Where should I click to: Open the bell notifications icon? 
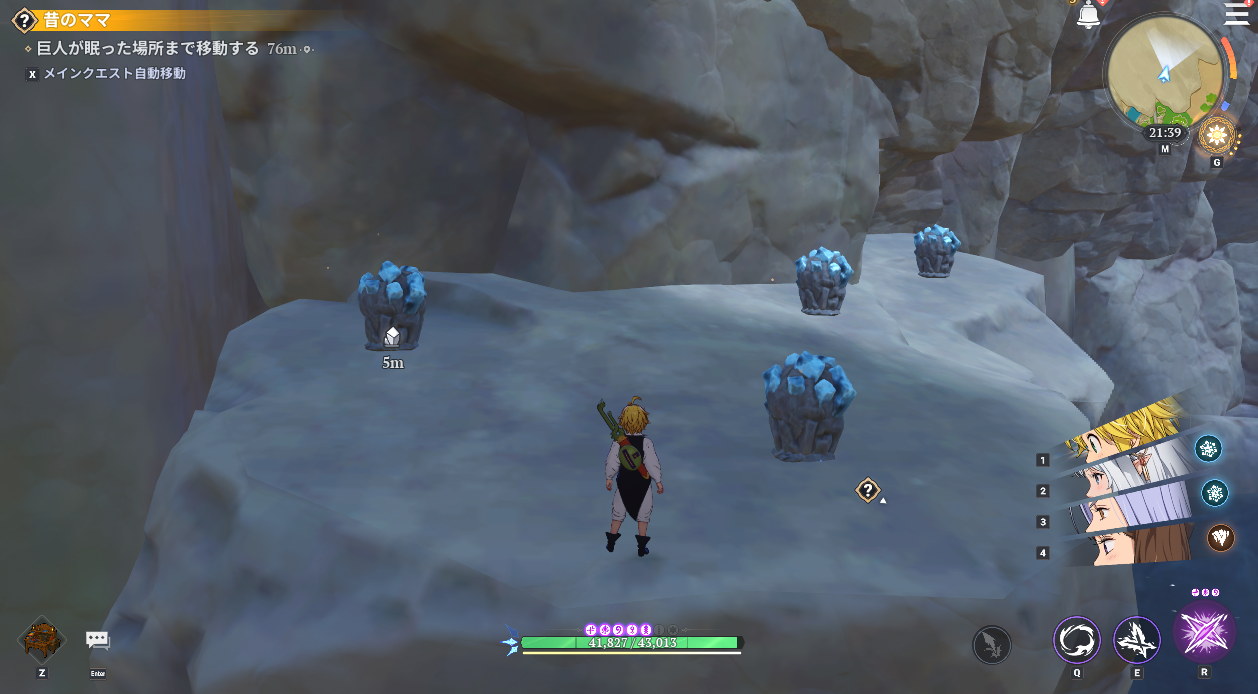[1089, 15]
